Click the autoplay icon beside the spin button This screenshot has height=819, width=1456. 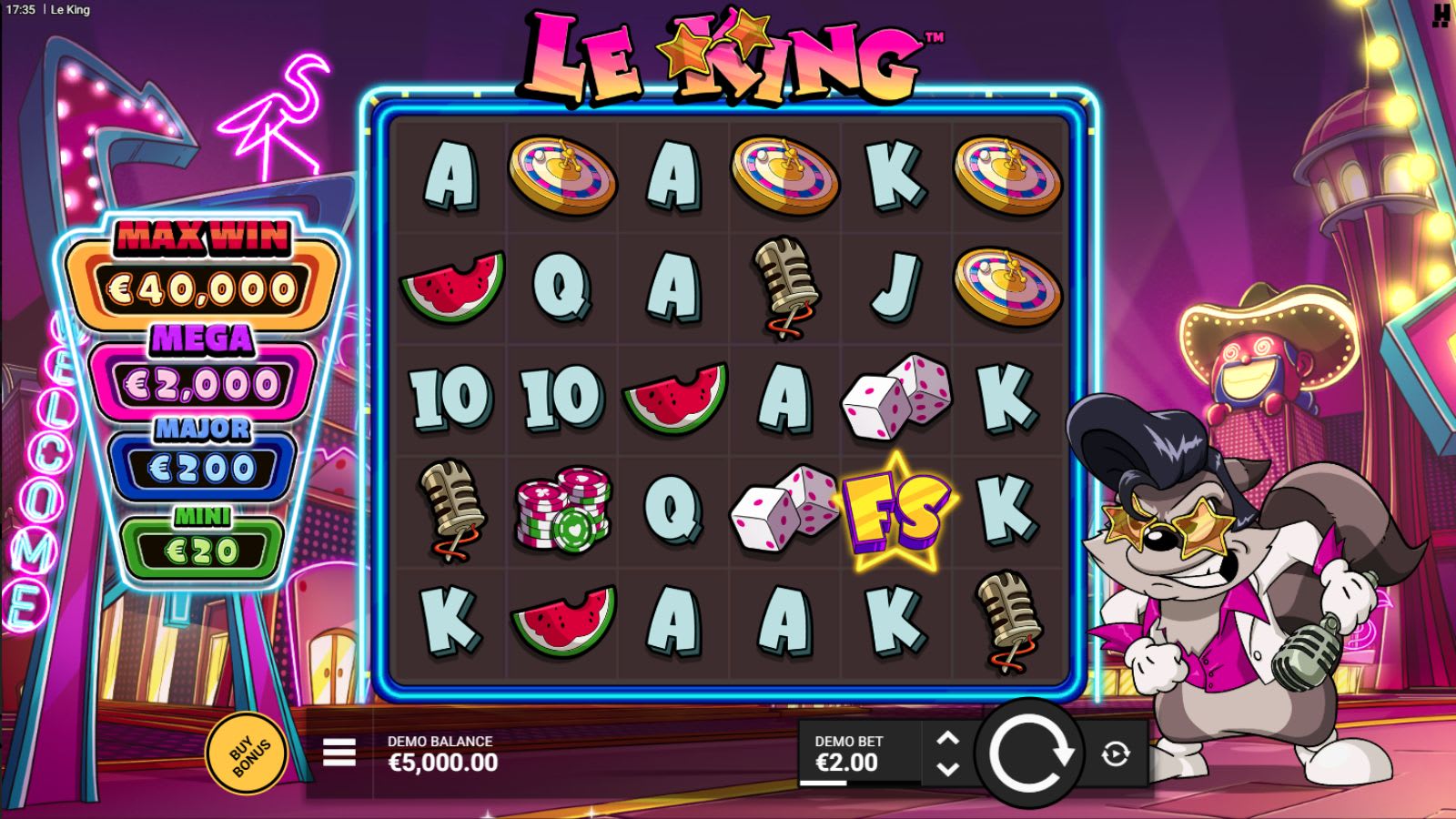pos(1114,753)
